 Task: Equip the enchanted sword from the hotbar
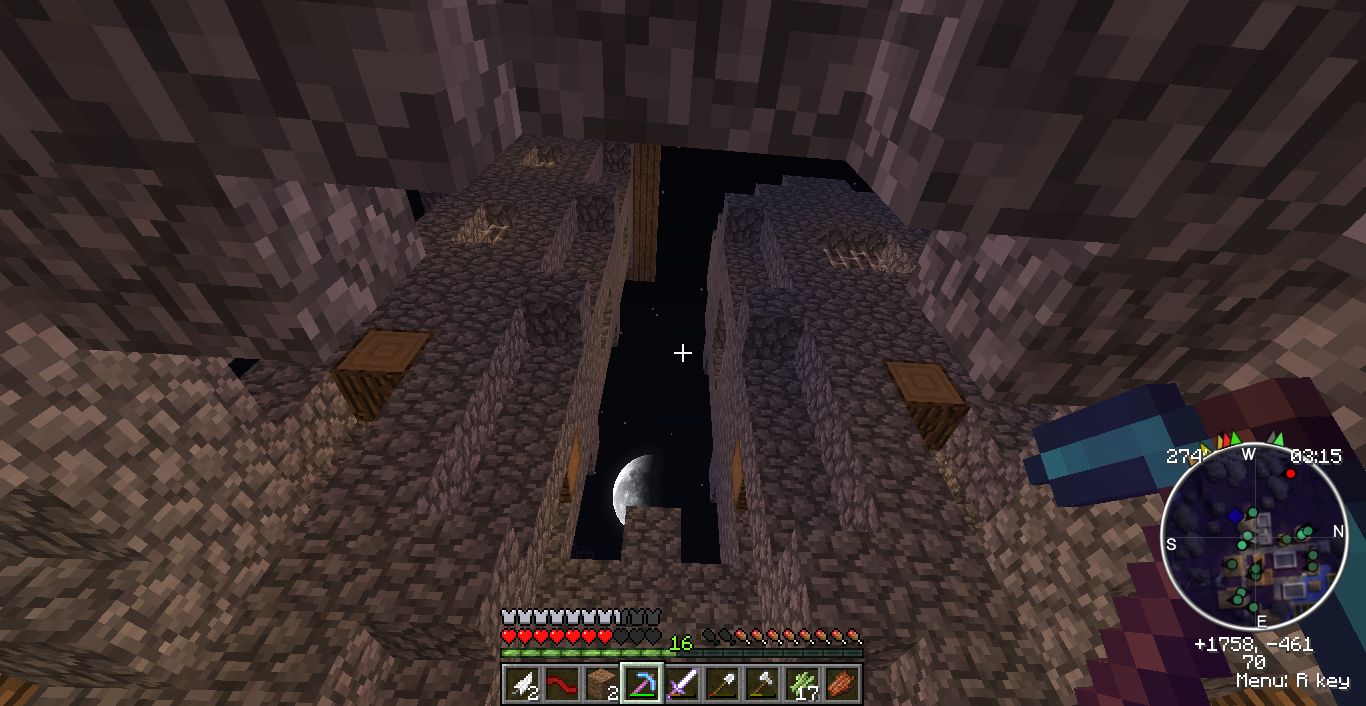[x=681, y=684]
